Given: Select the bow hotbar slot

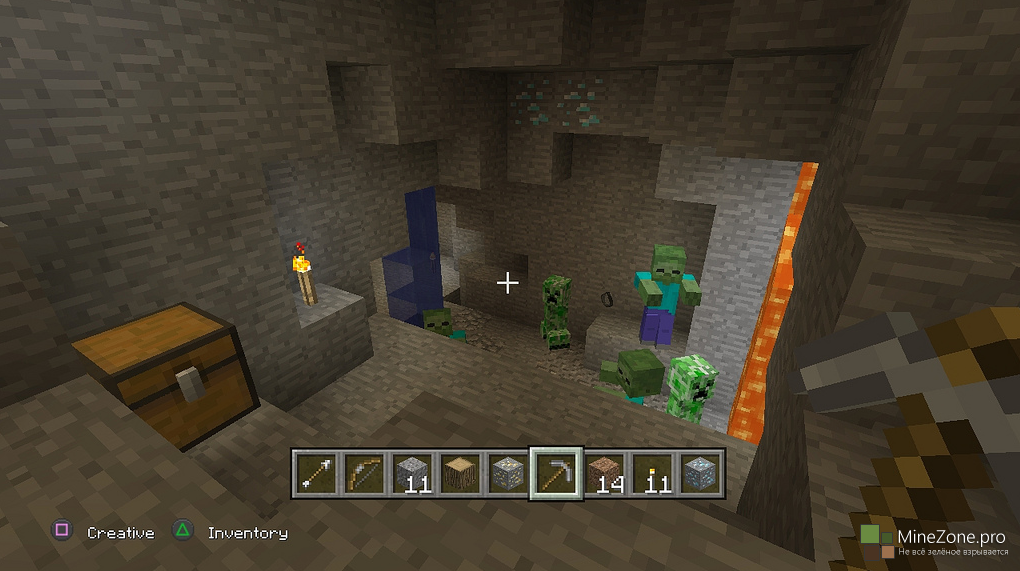Looking at the screenshot, I should [x=364, y=473].
